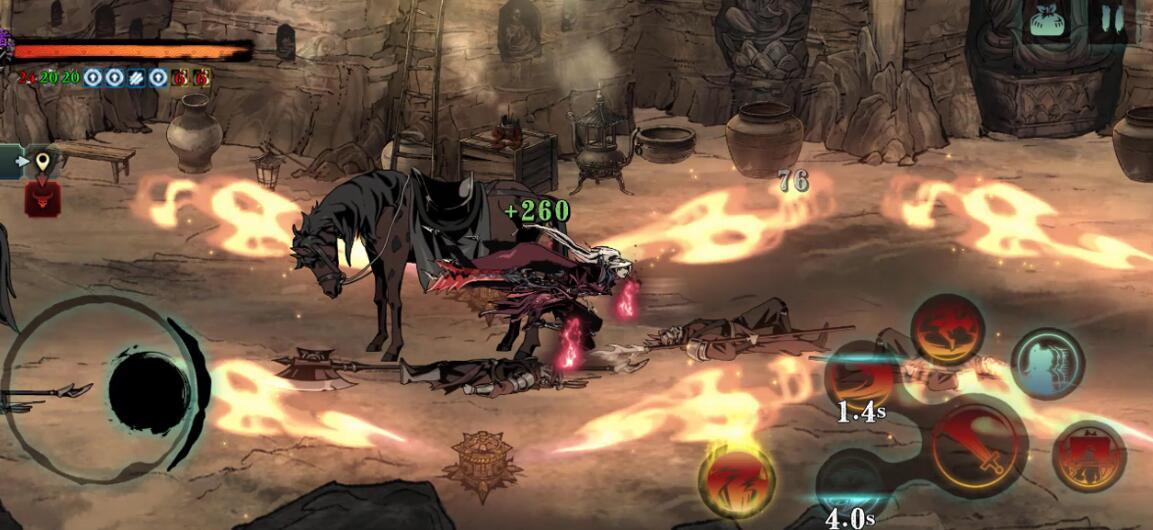1153x530 pixels.
Task: Activate the blue character silhouette dash skill
Action: click(1047, 364)
